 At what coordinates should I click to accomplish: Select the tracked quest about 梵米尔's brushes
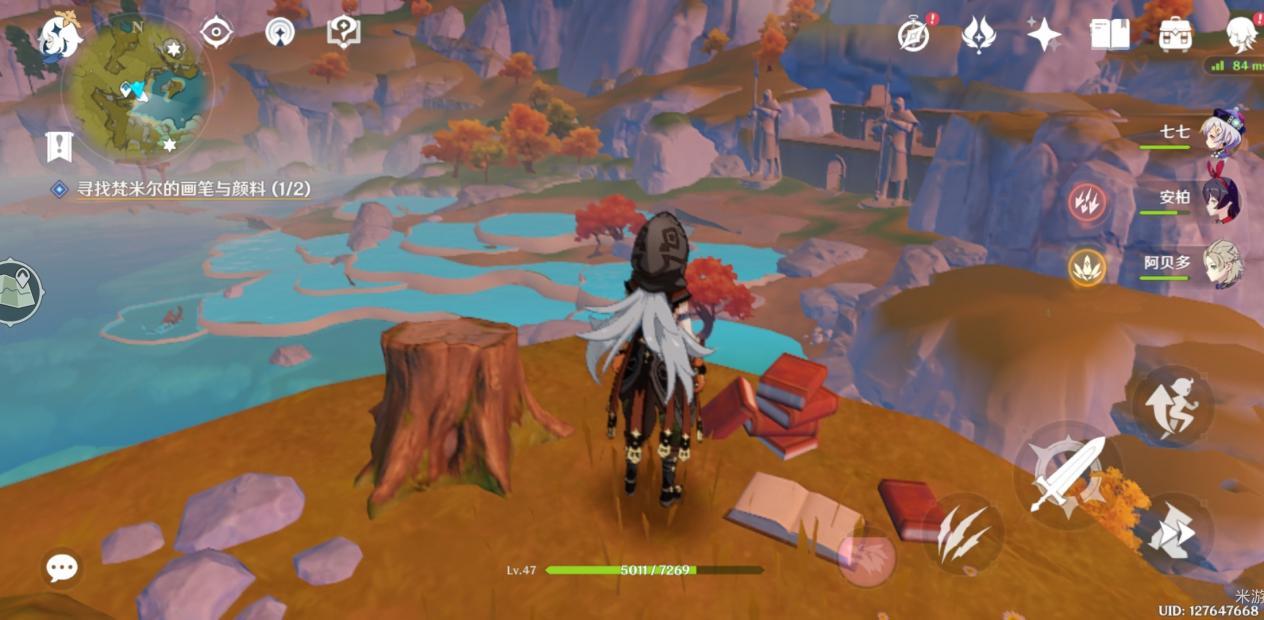click(182, 189)
